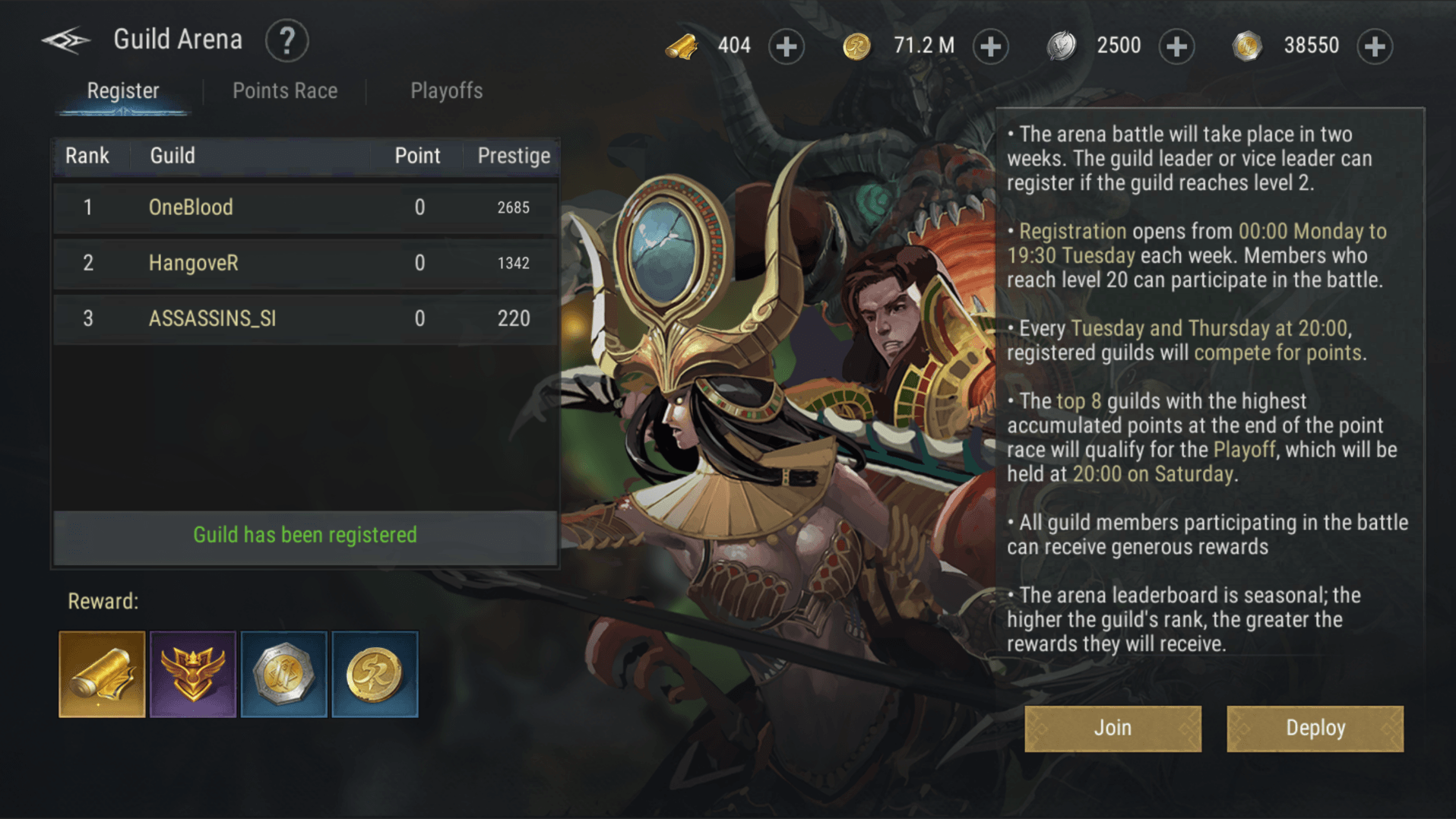Screen dimensions: 1456x819
Task: Add gold coins next to 71.2 M
Action: click(x=990, y=46)
